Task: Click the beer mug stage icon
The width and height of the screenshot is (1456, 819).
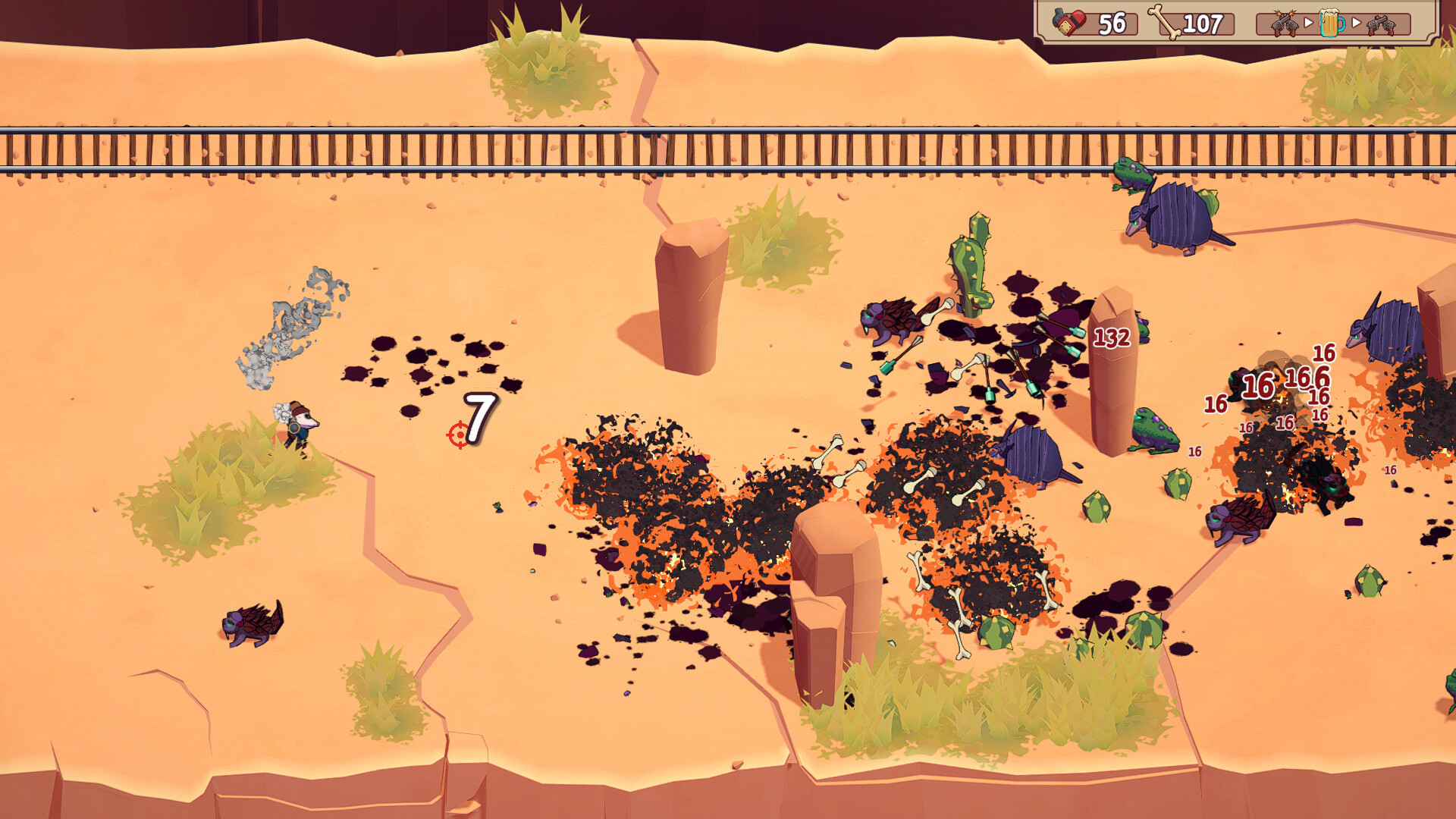Action: [1331, 23]
